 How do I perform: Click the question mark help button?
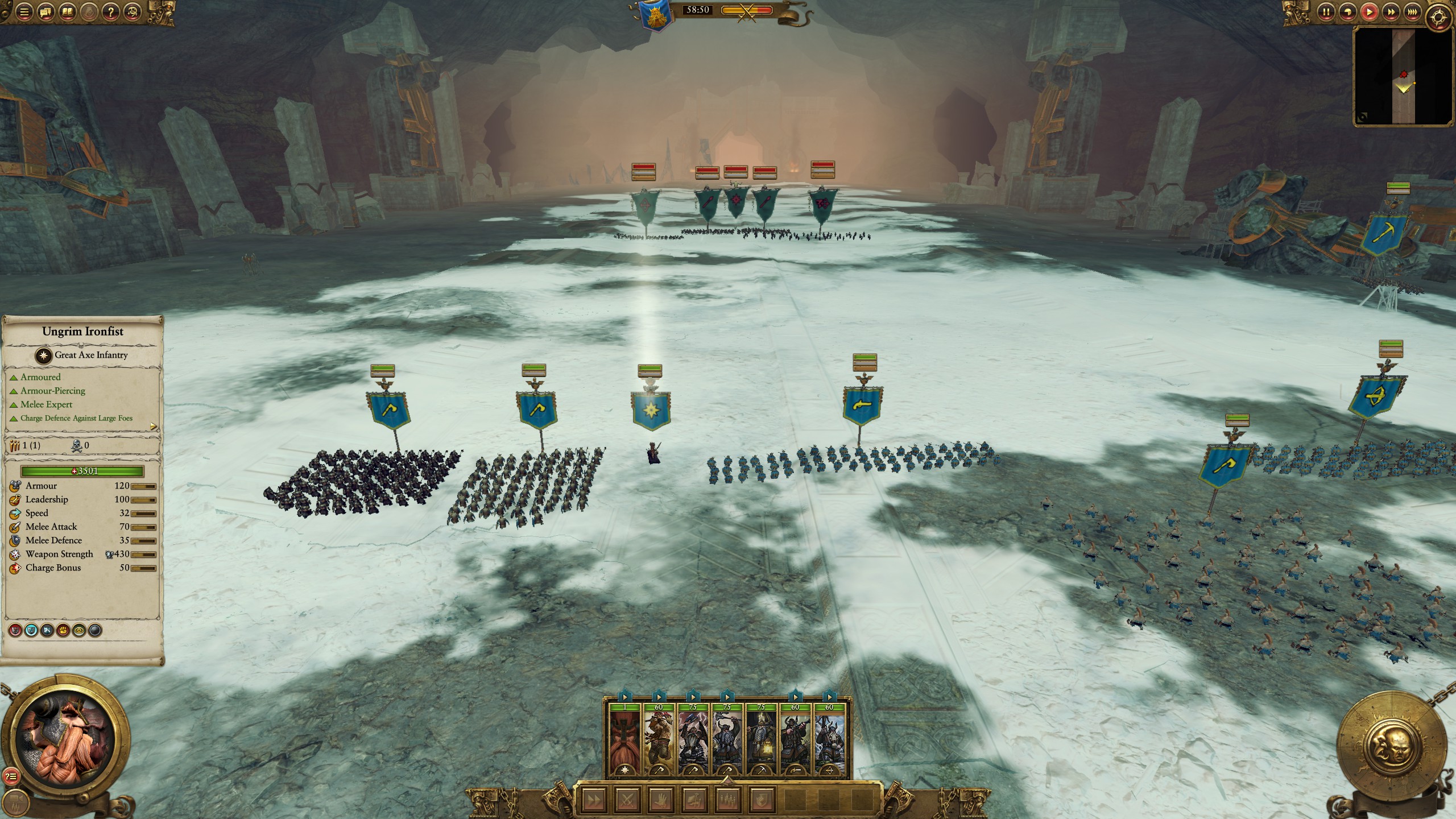click(x=111, y=11)
